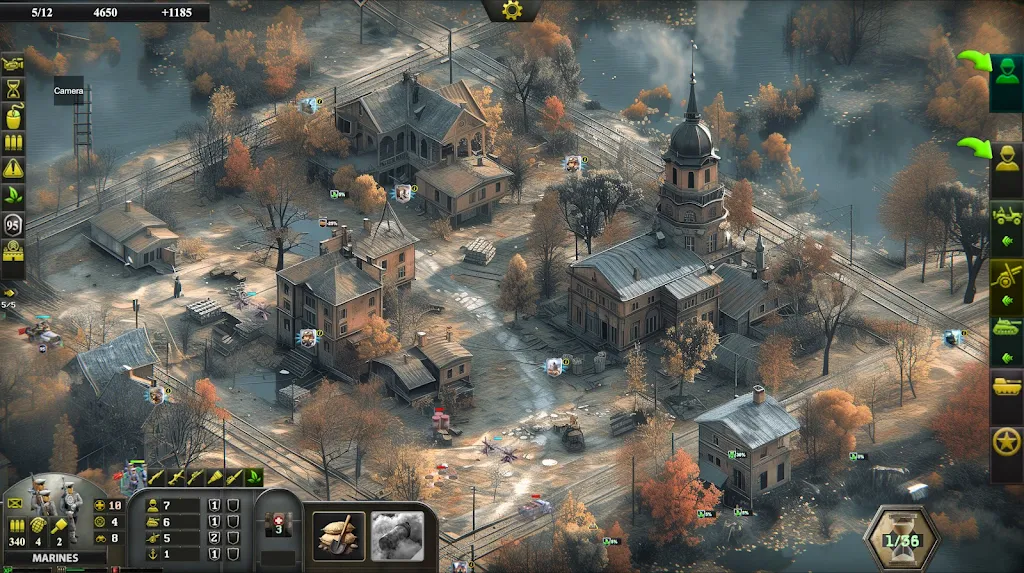This screenshot has width=1024, height=573.
Task: Open settings with the gear icon
Action: 512,10
